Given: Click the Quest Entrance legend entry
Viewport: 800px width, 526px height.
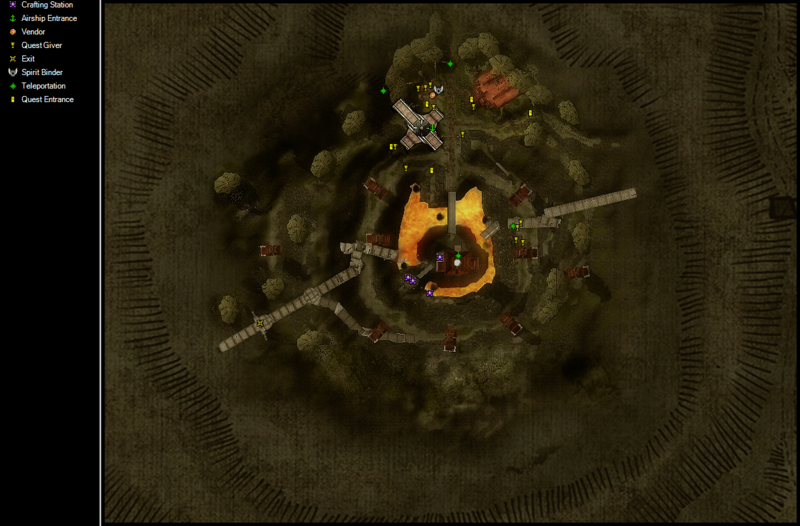Looking at the screenshot, I should (47, 99).
